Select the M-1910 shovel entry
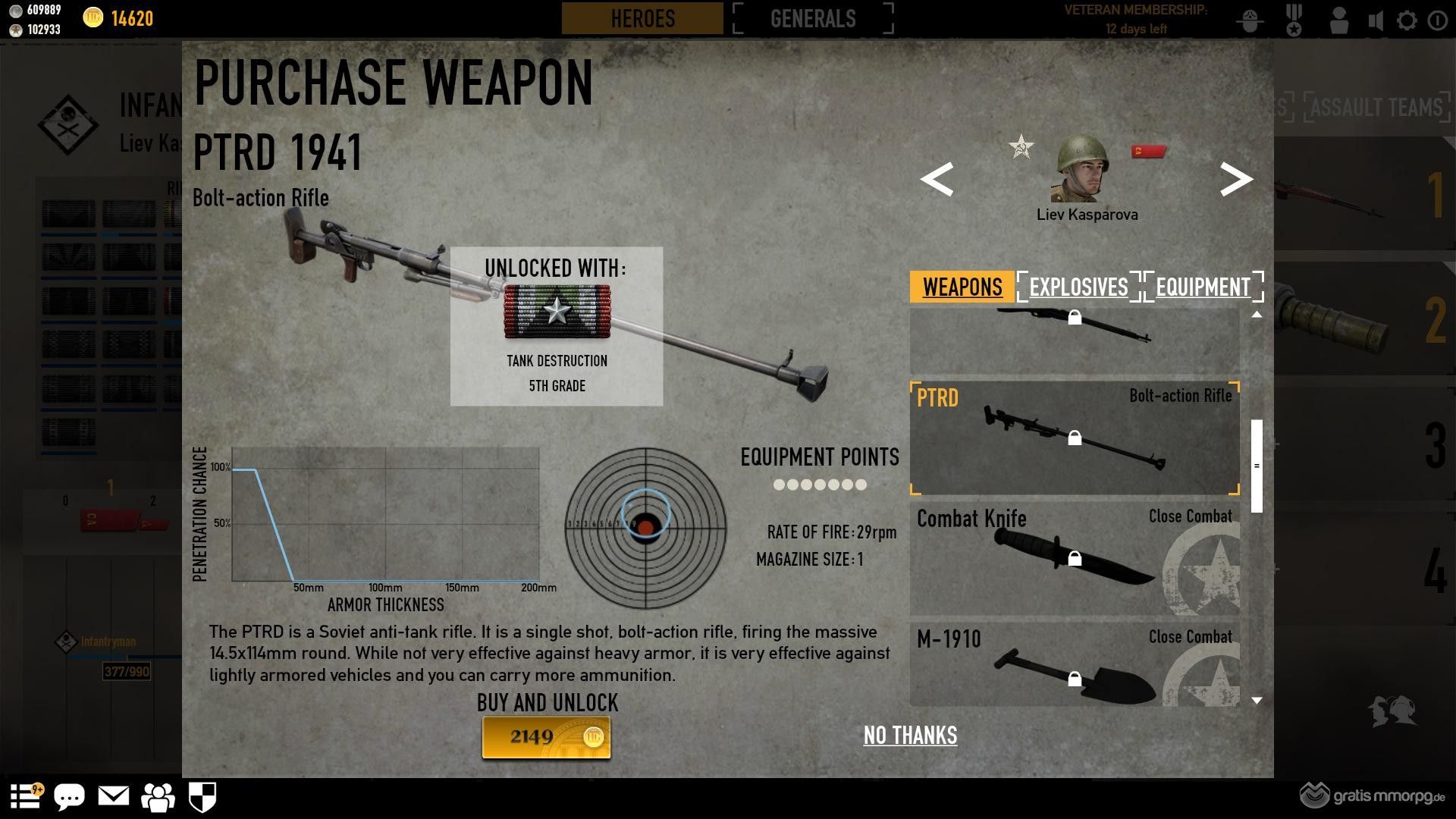The width and height of the screenshot is (1456, 819). [x=1074, y=665]
